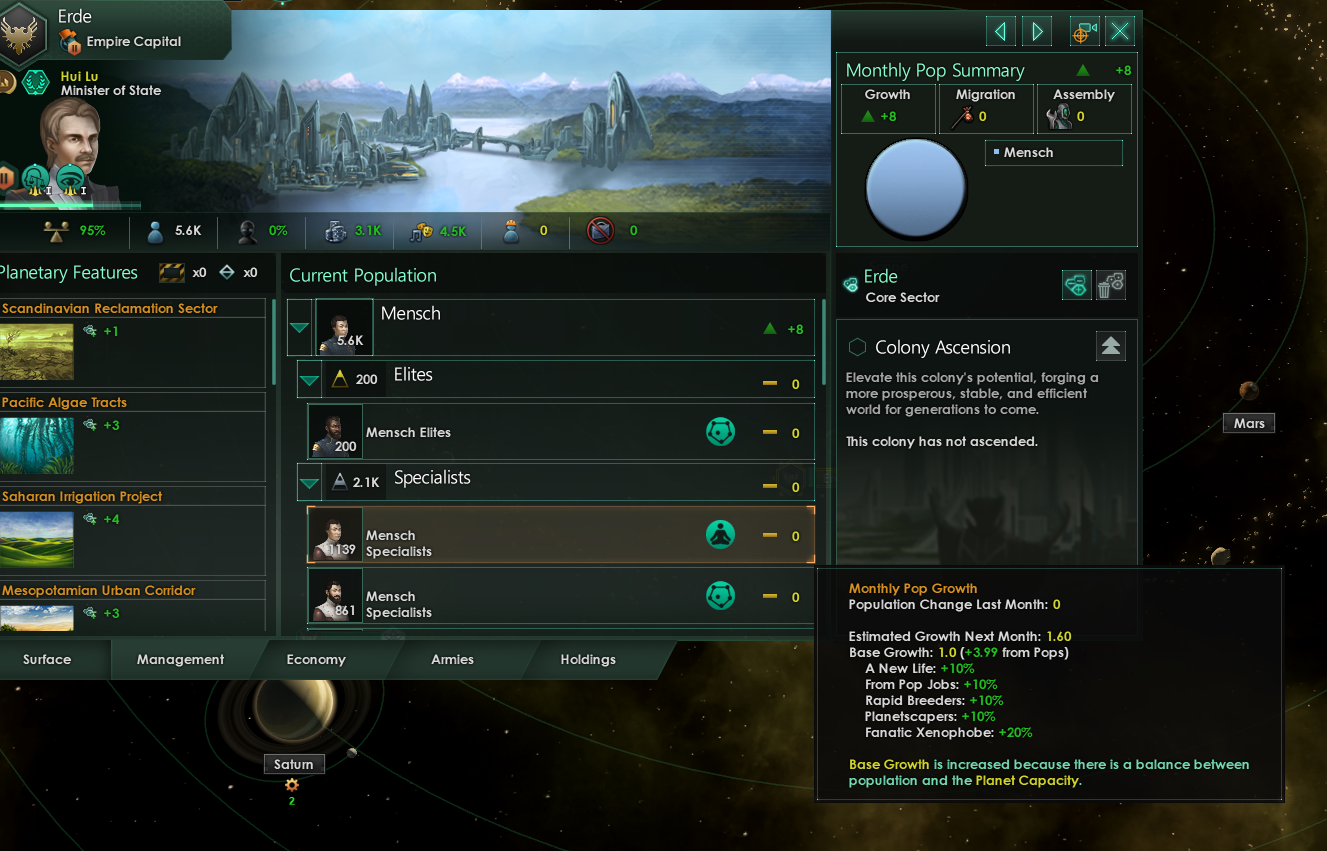Select the 861 Mensch Specialists row
The image size is (1327, 851).
pos(560,597)
